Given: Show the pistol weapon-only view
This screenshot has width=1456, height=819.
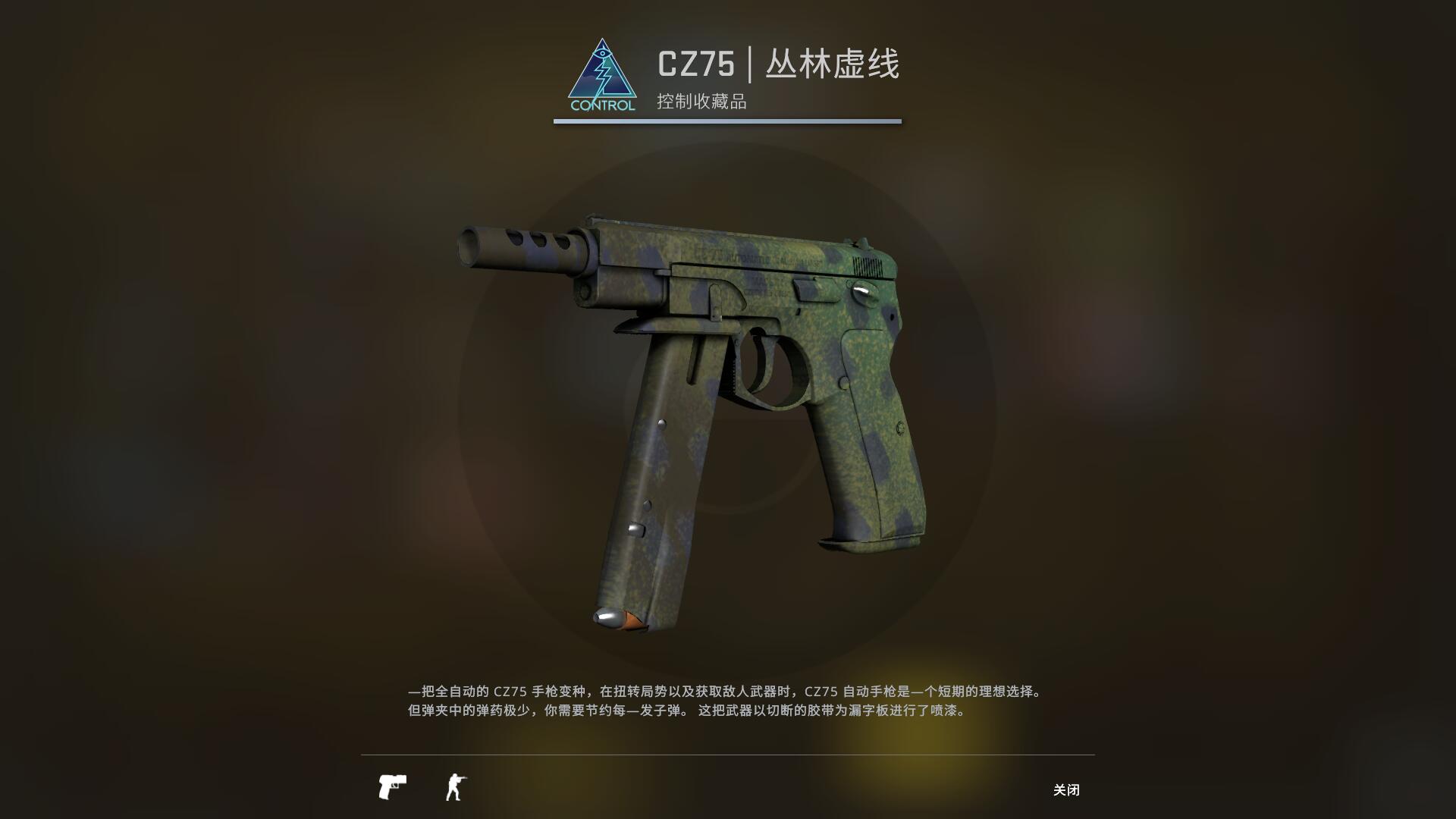Looking at the screenshot, I should pos(392,787).
